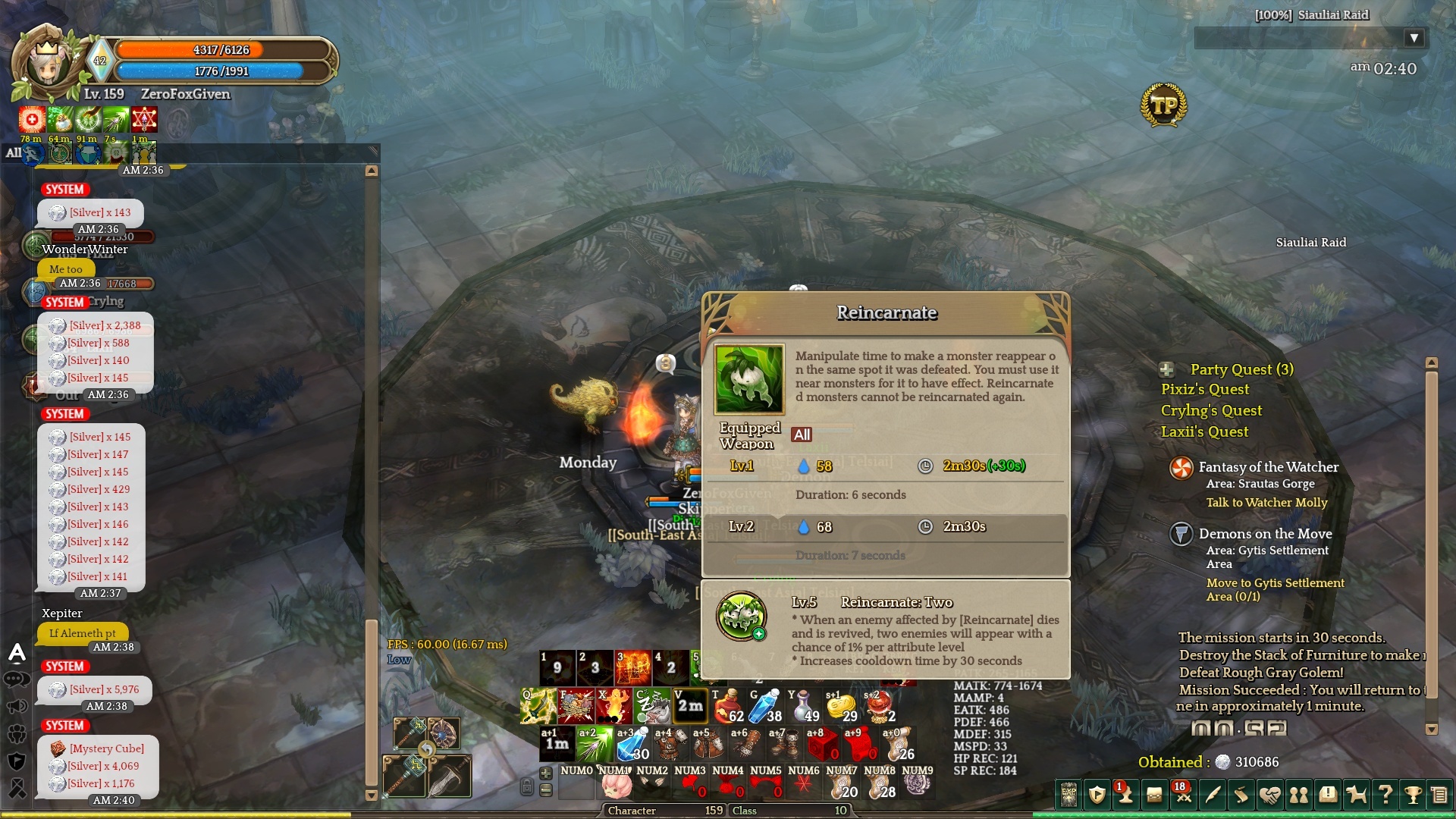Image resolution: width=1456 pixels, height=819 pixels.
Task: Open the companion pet menu
Action: click(1356, 795)
